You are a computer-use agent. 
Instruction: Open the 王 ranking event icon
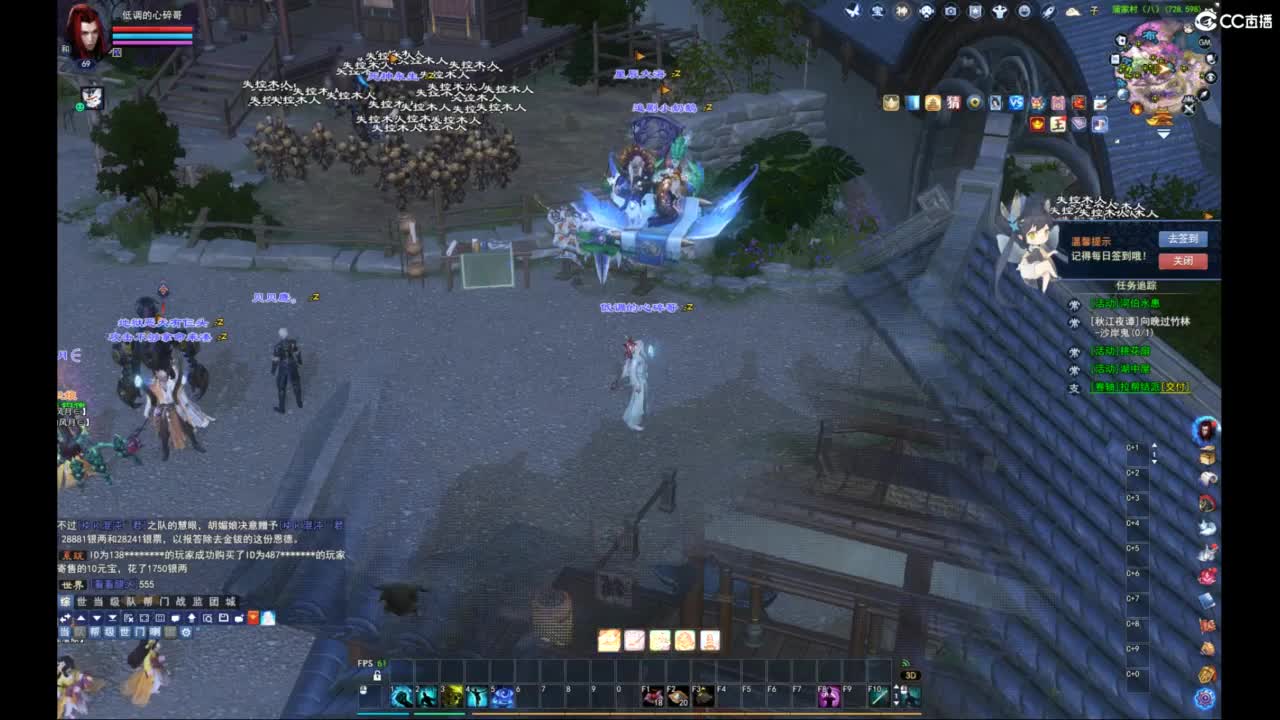point(1057,123)
